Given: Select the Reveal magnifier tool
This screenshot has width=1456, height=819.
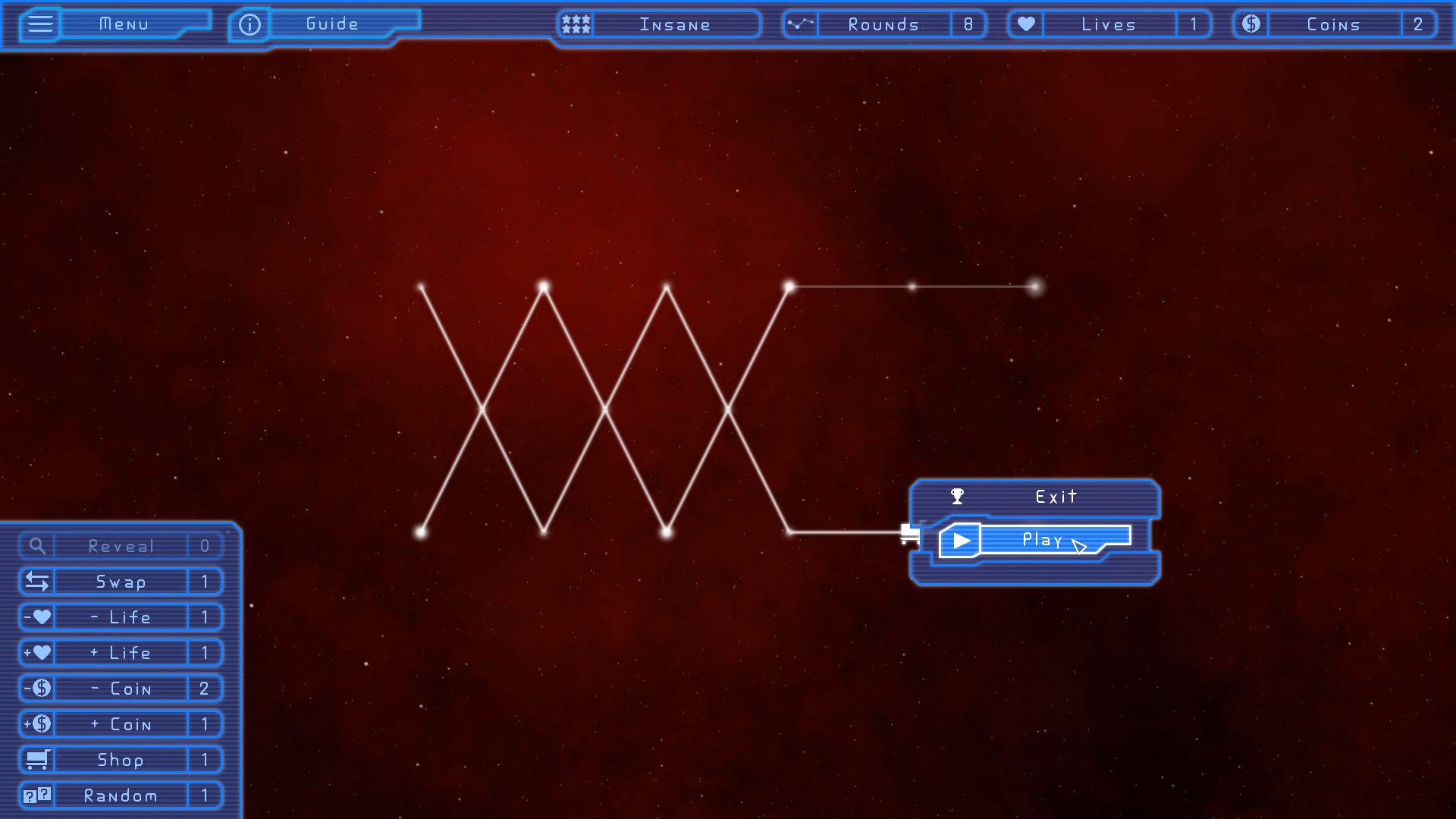Looking at the screenshot, I should 37,545.
